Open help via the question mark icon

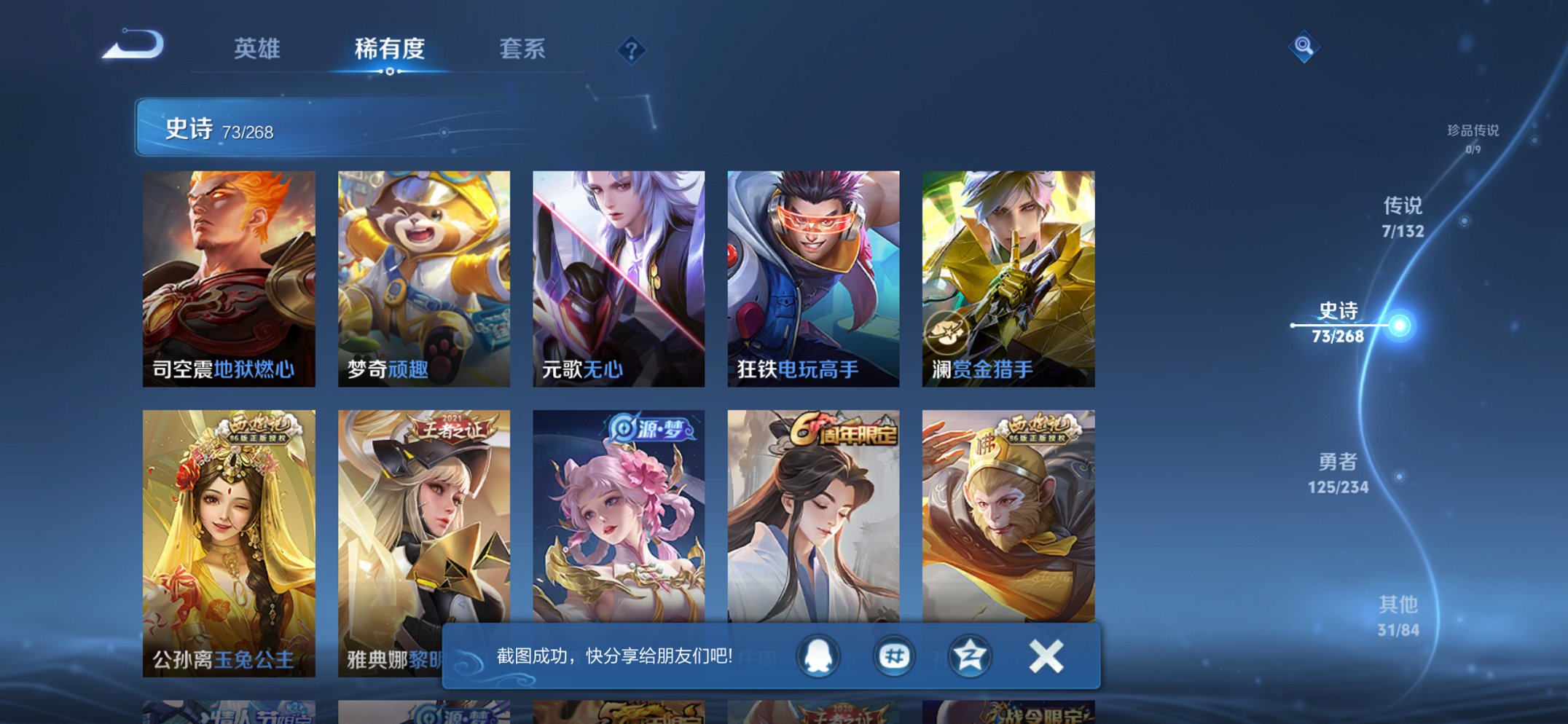coord(631,50)
